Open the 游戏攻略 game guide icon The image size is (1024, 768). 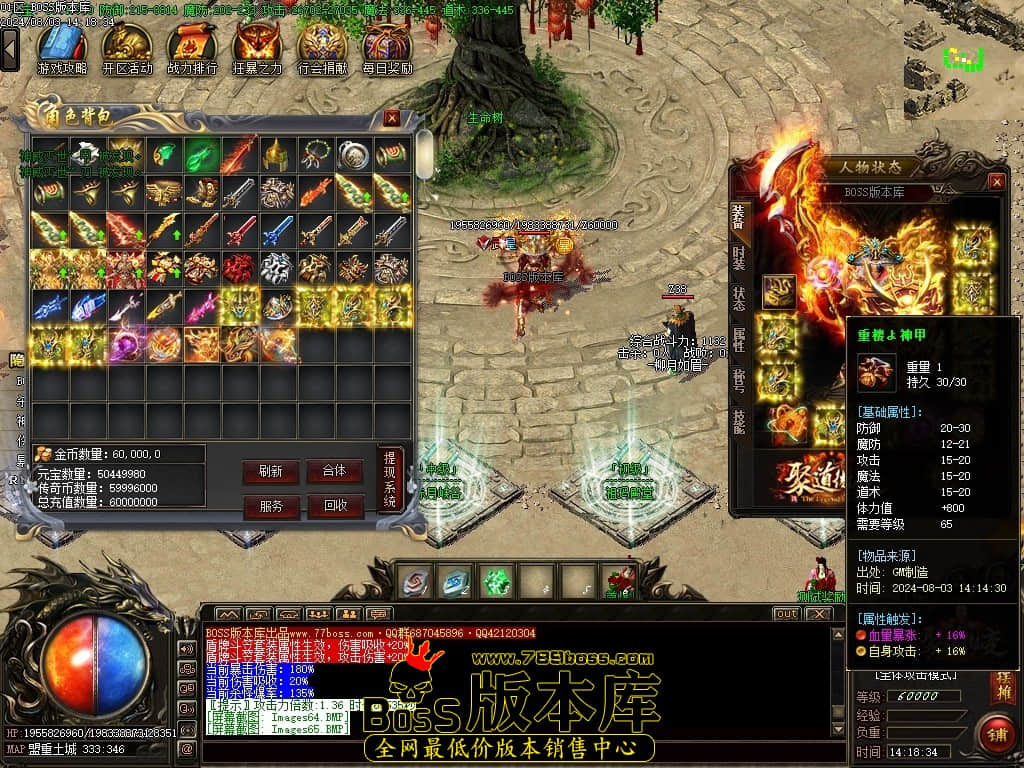(x=62, y=47)
